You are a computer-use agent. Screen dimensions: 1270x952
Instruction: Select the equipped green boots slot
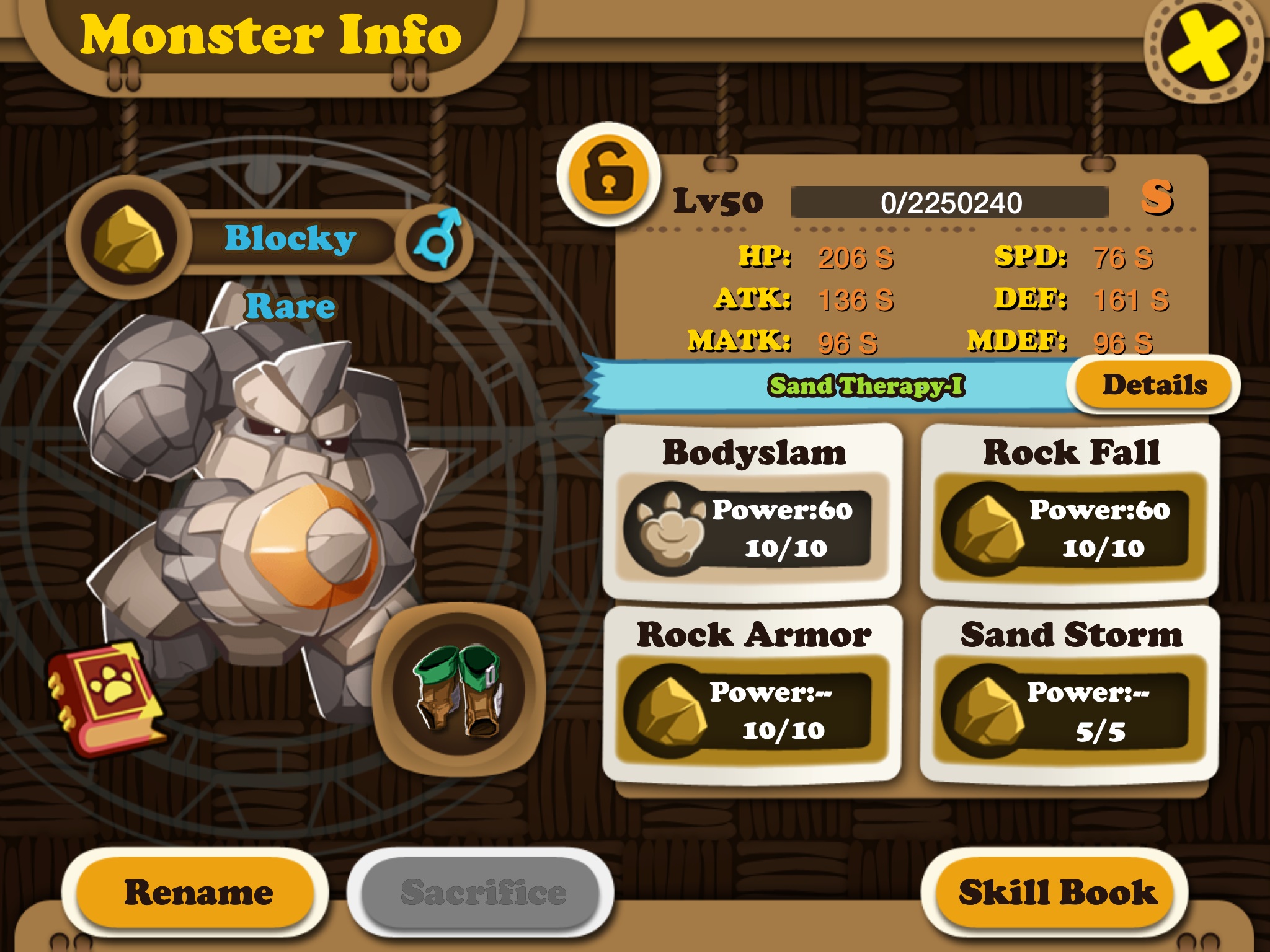460,689
